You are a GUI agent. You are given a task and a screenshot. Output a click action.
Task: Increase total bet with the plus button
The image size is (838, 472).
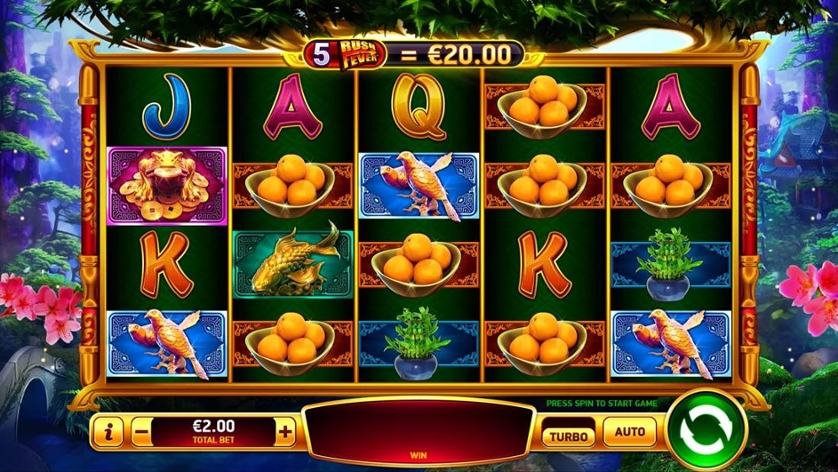coord(286,432)
